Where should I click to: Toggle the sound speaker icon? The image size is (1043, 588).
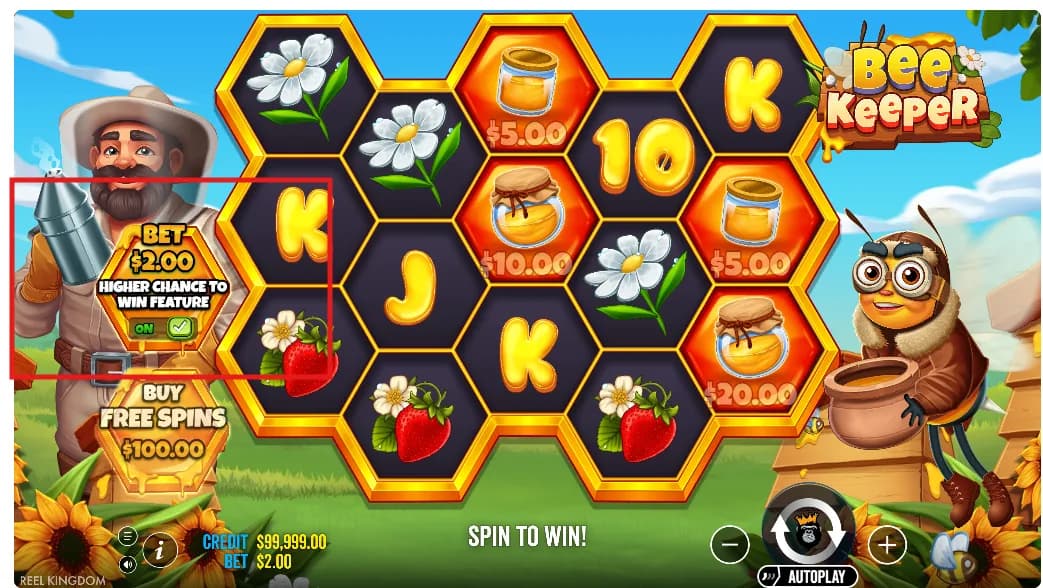[128, 563]
